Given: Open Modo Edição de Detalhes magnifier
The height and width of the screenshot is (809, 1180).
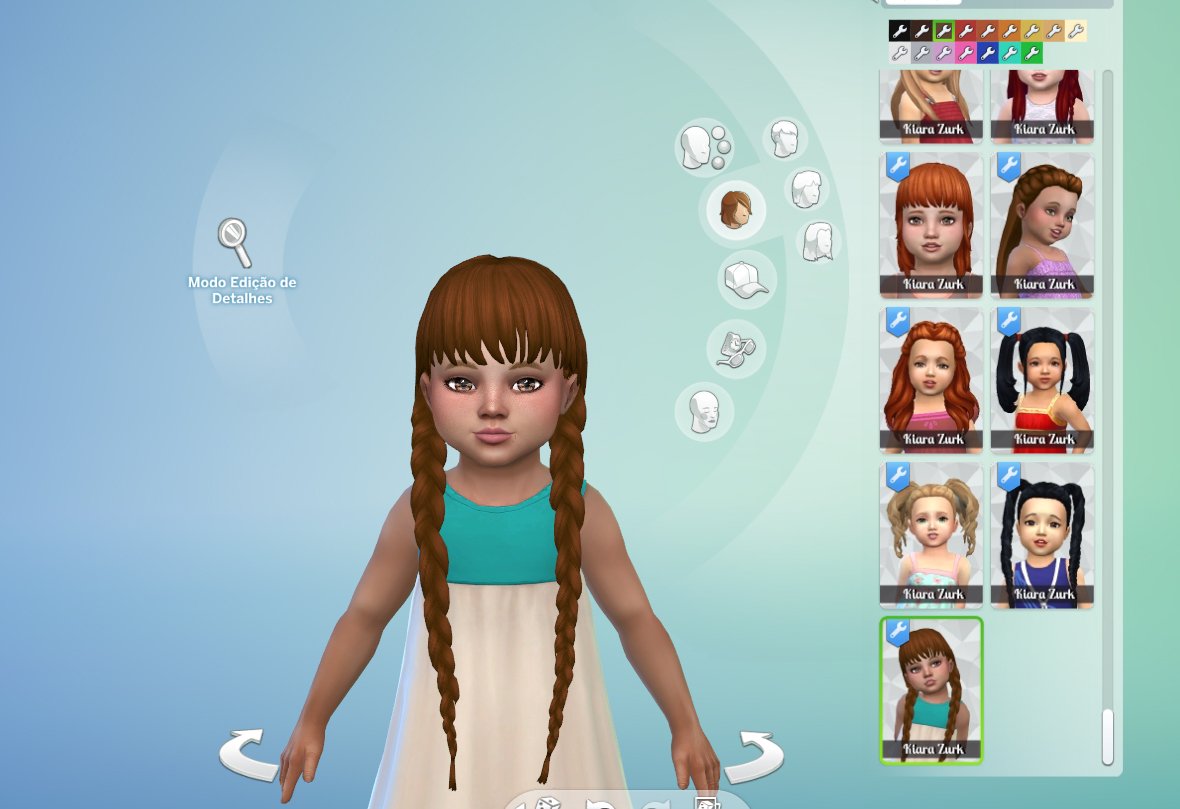Looking at the screenshot, I should coord(234,243).
